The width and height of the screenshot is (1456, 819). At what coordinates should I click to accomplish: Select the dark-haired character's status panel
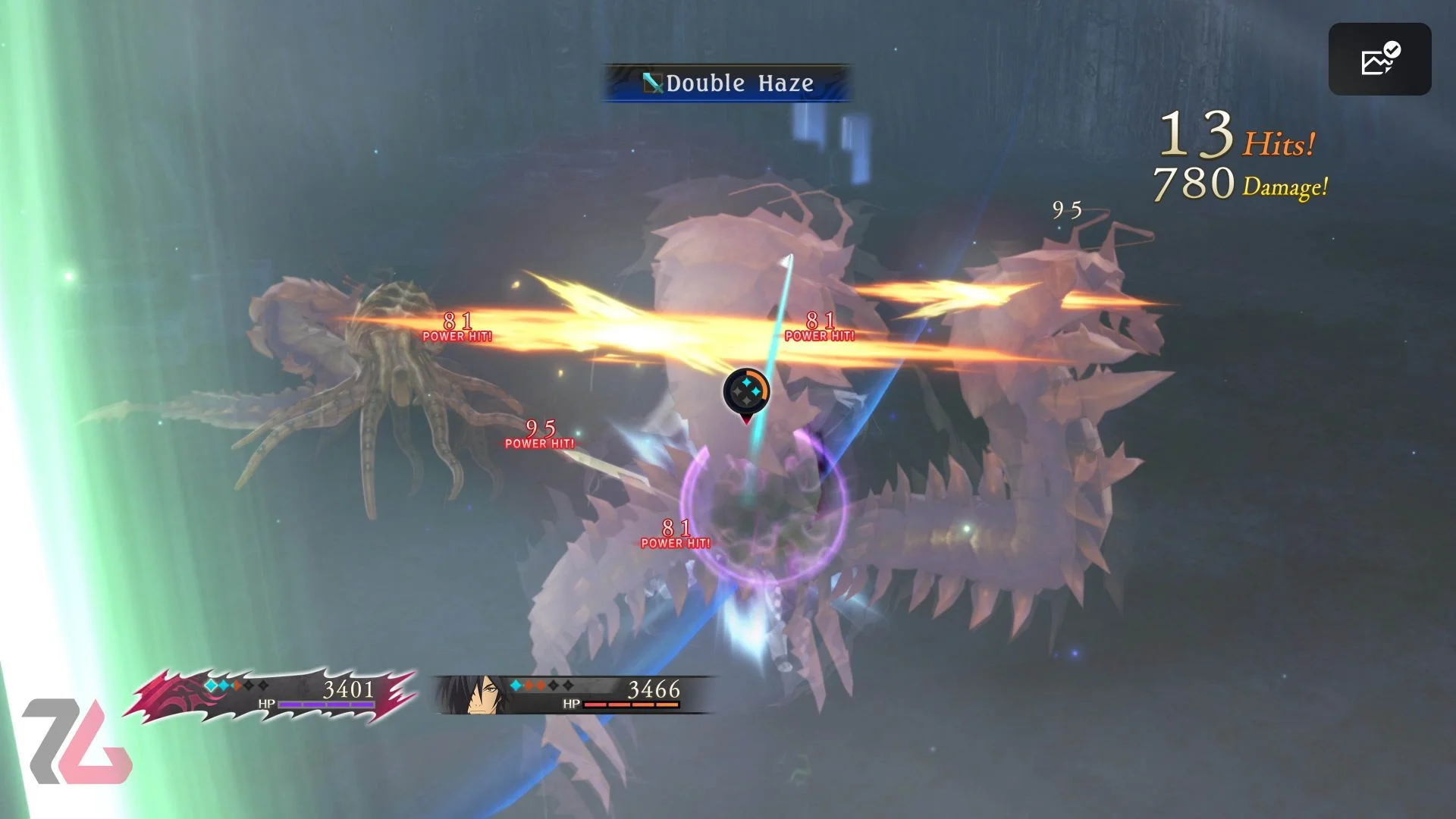(573, 694)
